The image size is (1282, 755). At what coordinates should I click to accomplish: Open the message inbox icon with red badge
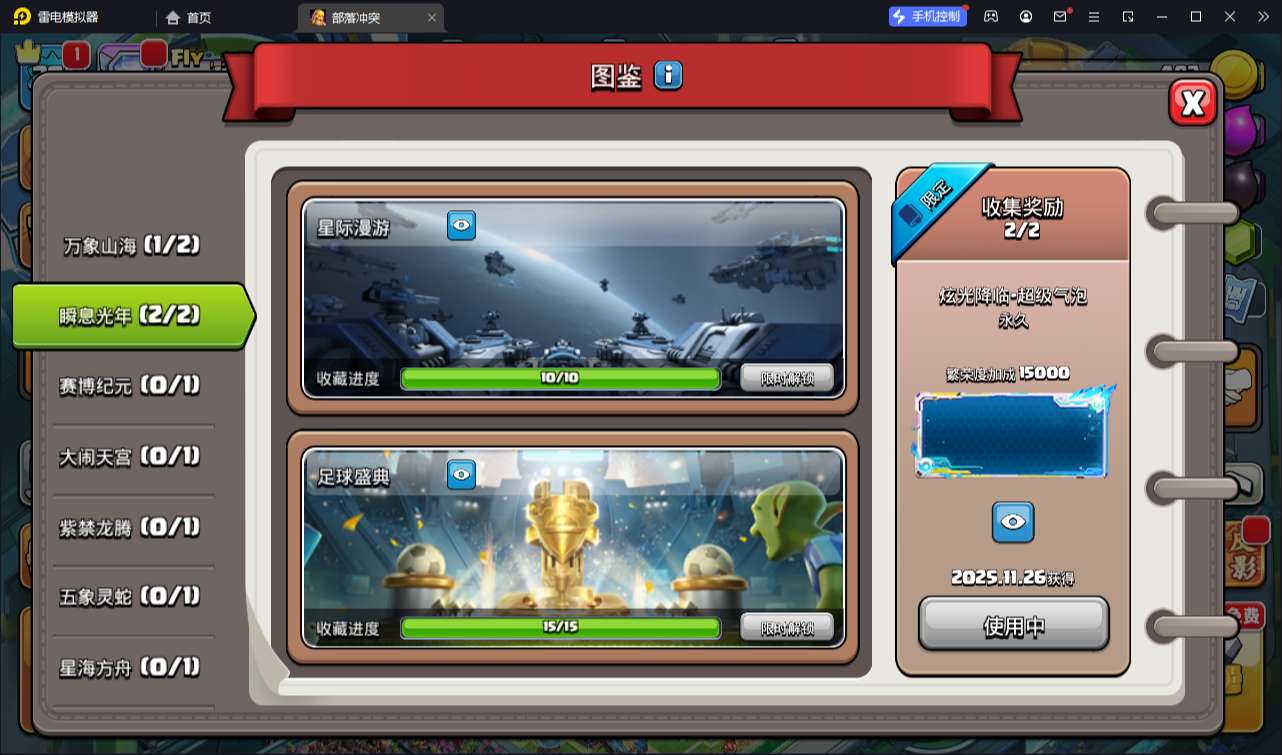click(1060, 16)
